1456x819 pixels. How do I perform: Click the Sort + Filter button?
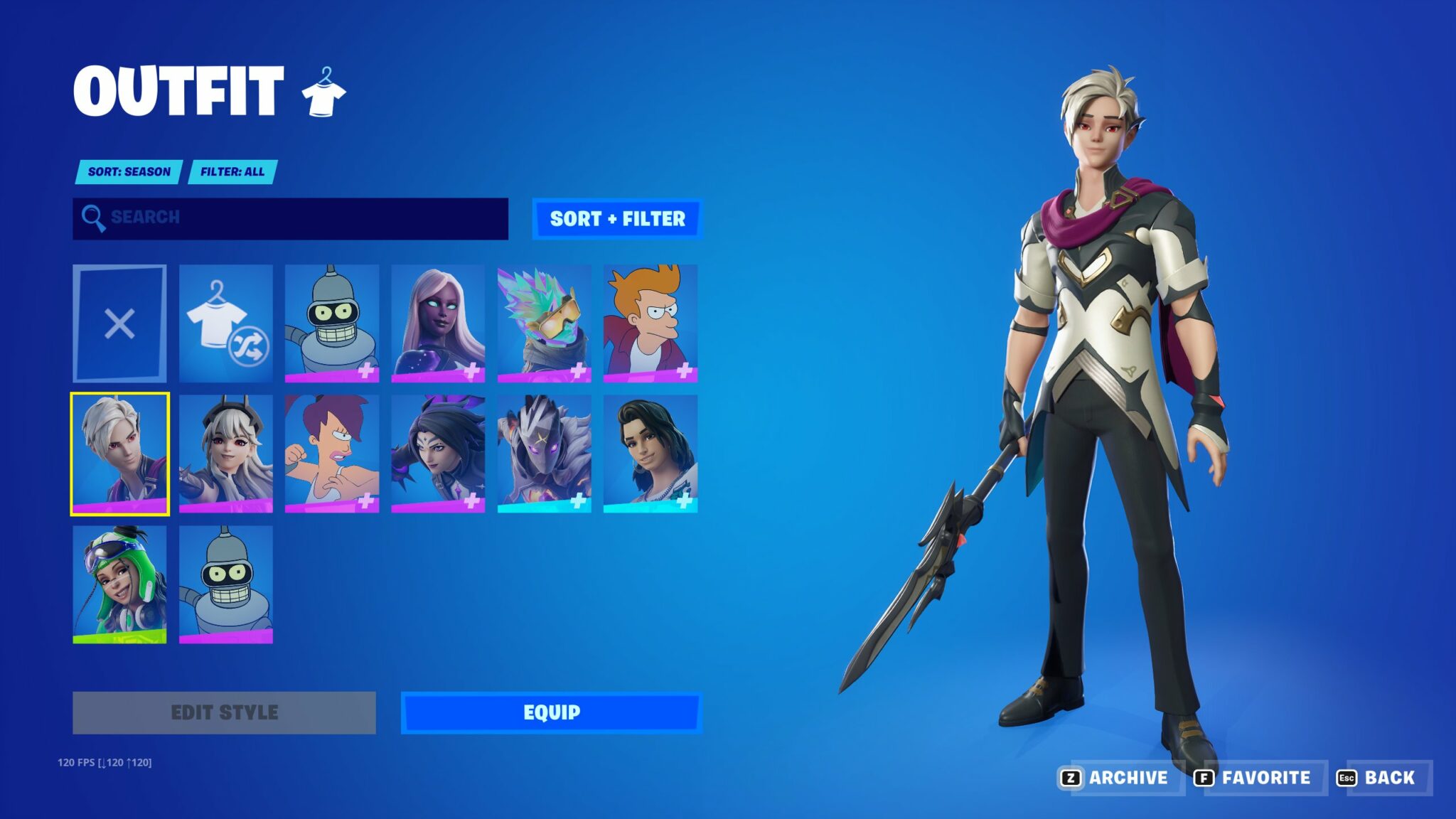click(x=617, y=219)
